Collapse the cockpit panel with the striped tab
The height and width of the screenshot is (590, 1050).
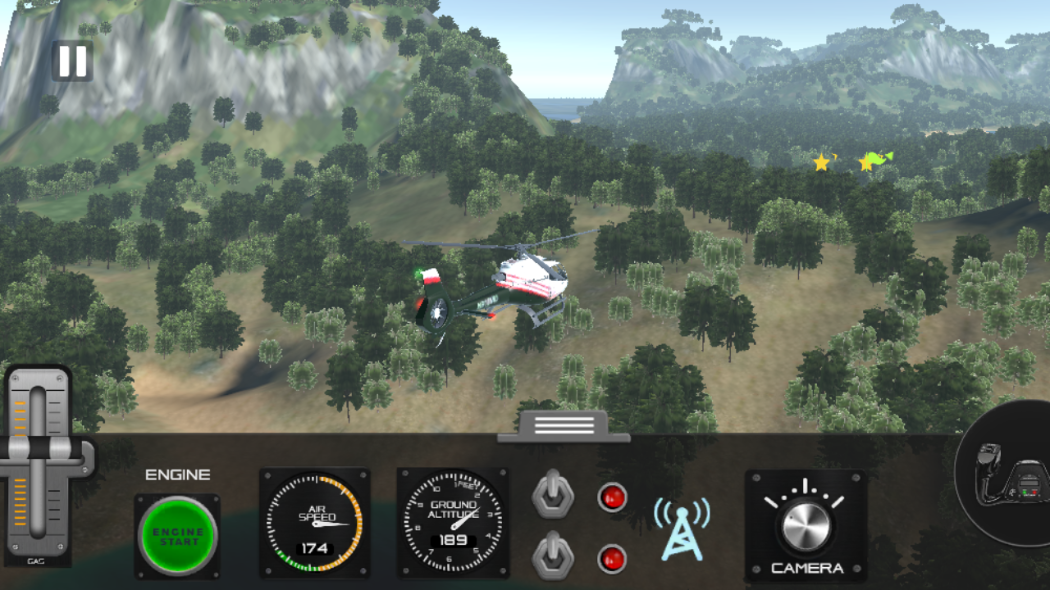pyautogui.click(x=564, y=426)
